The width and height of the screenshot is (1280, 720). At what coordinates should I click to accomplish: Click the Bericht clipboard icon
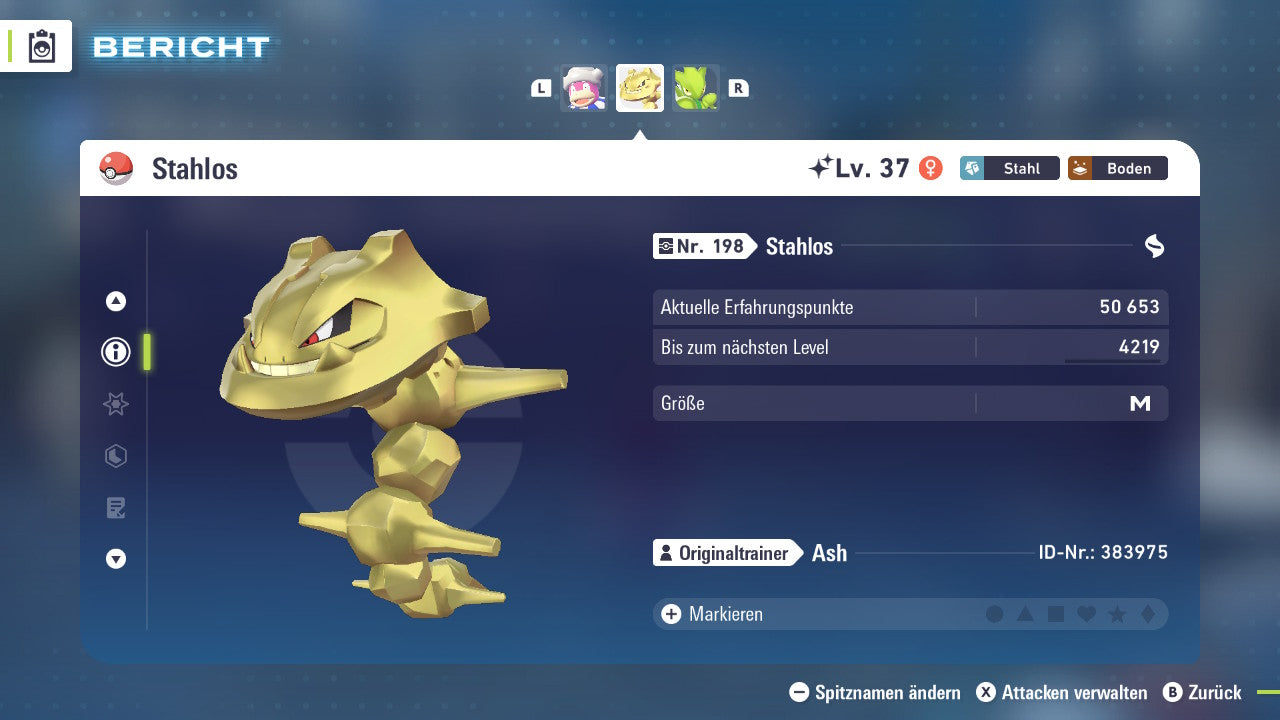click(42, 46)
